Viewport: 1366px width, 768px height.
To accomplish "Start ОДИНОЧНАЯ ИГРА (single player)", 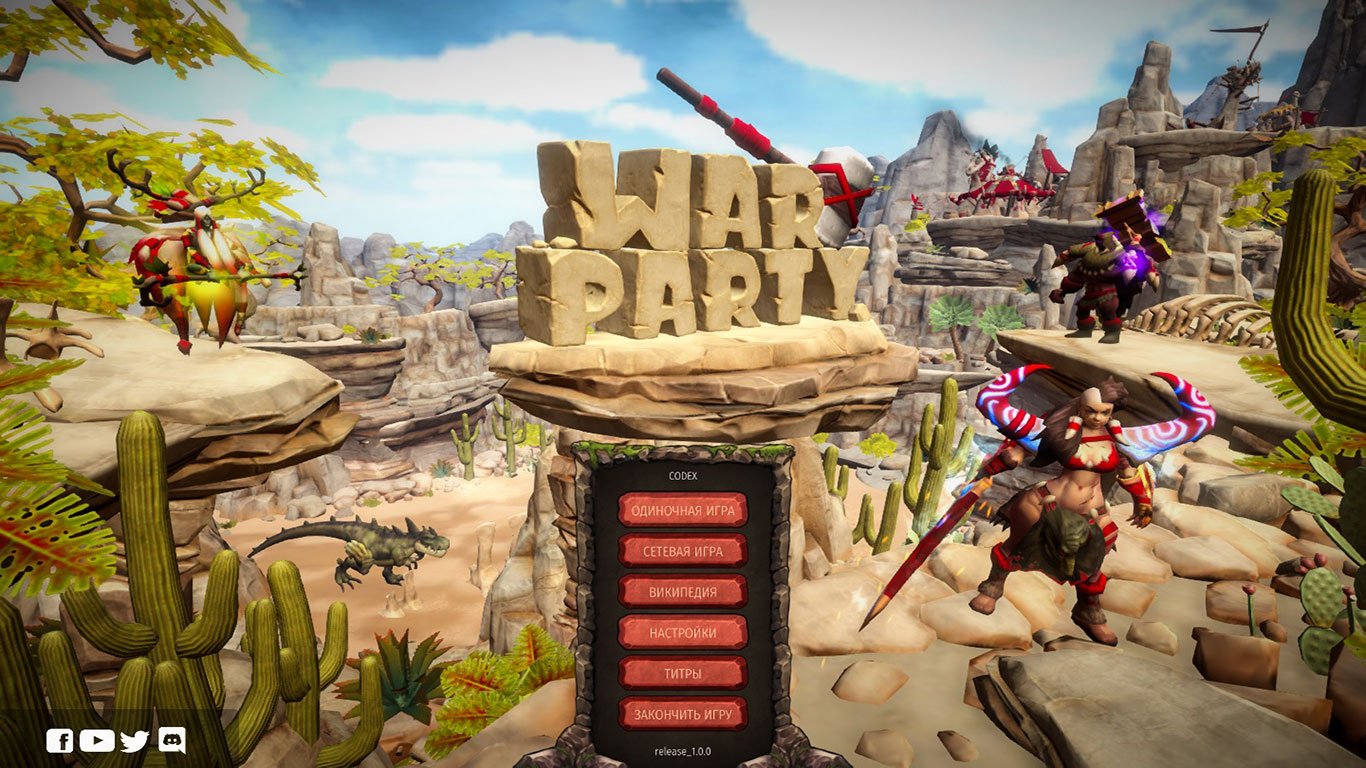I will pos(683,508).
